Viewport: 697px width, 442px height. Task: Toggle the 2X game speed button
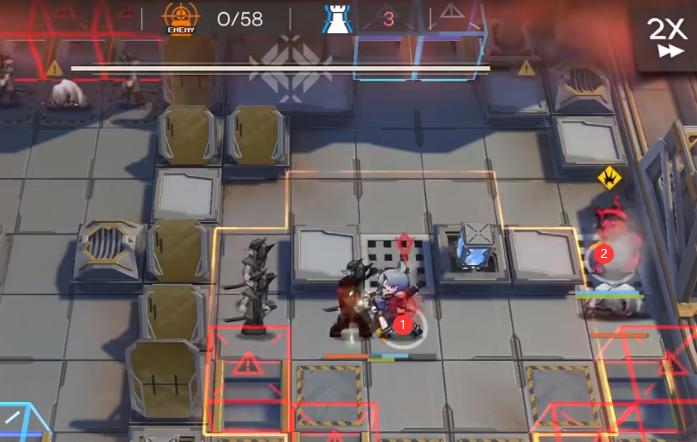coord(666,36)
